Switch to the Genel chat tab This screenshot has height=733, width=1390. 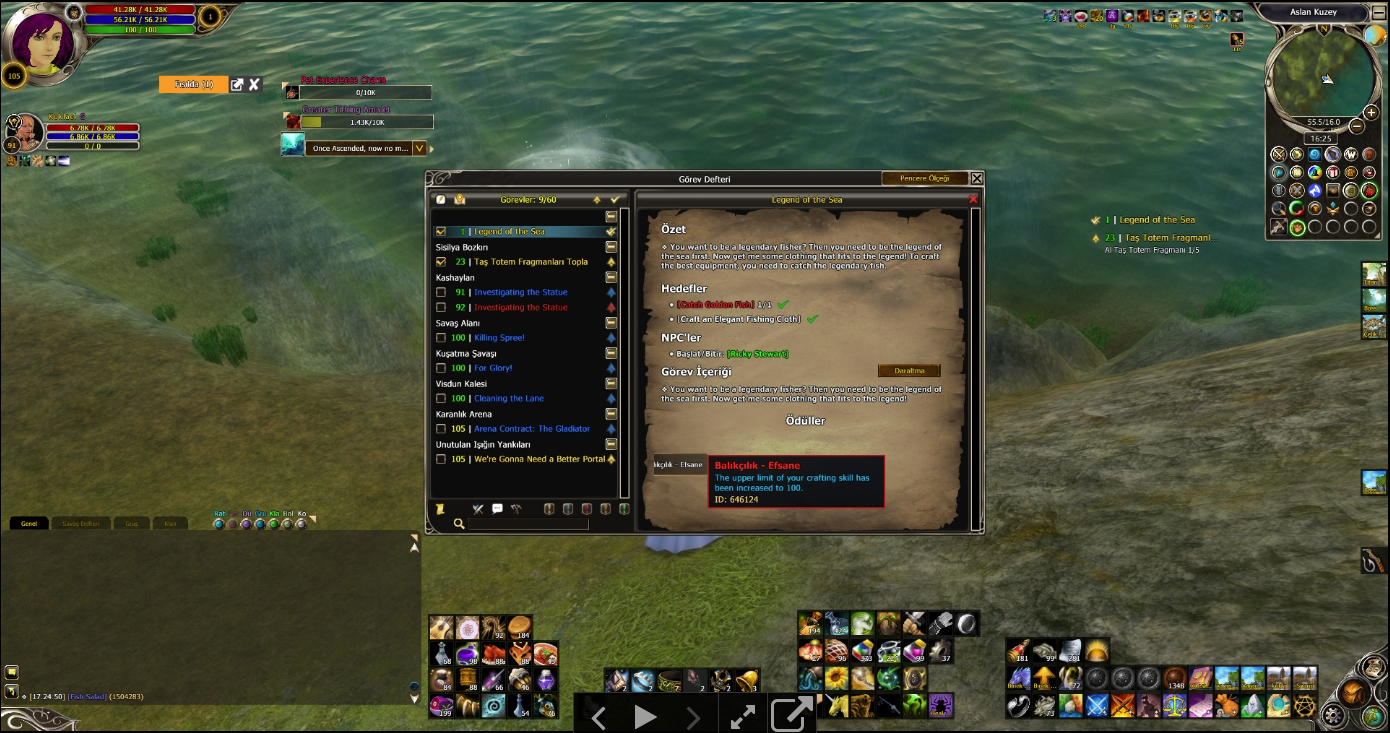coord(29,523)
